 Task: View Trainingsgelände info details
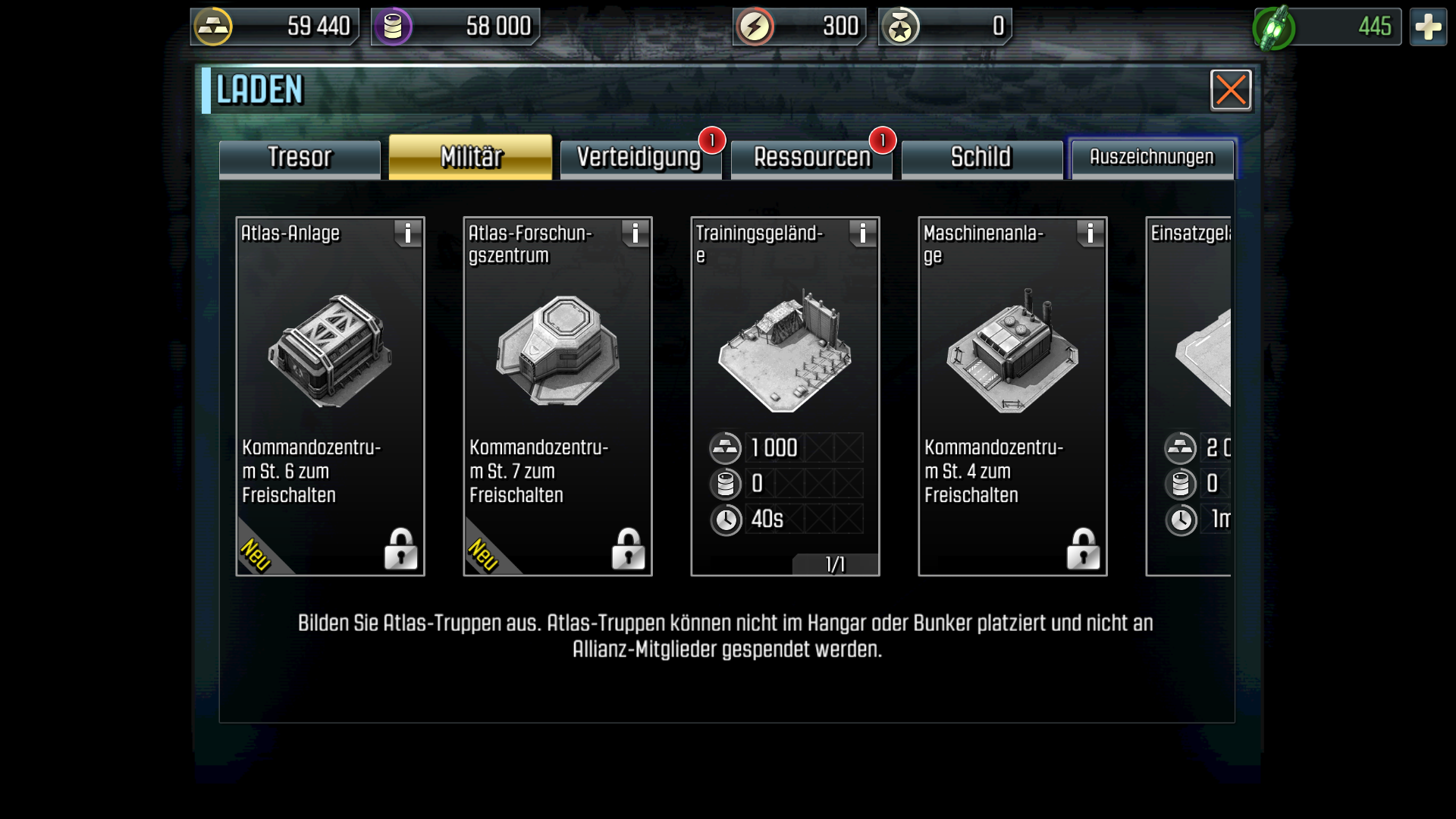(863, 234)
